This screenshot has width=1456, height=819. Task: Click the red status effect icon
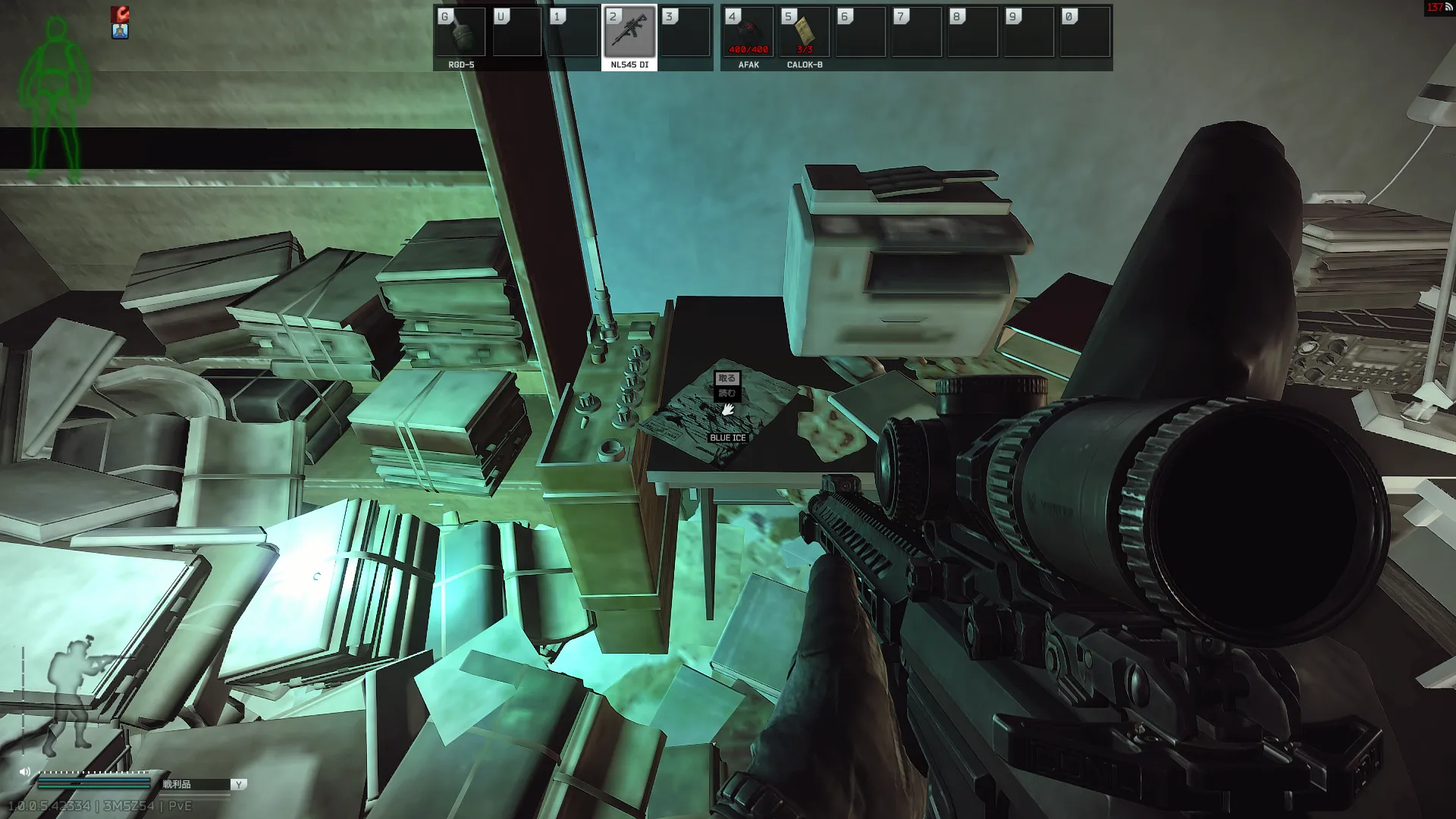click(121, 14)
